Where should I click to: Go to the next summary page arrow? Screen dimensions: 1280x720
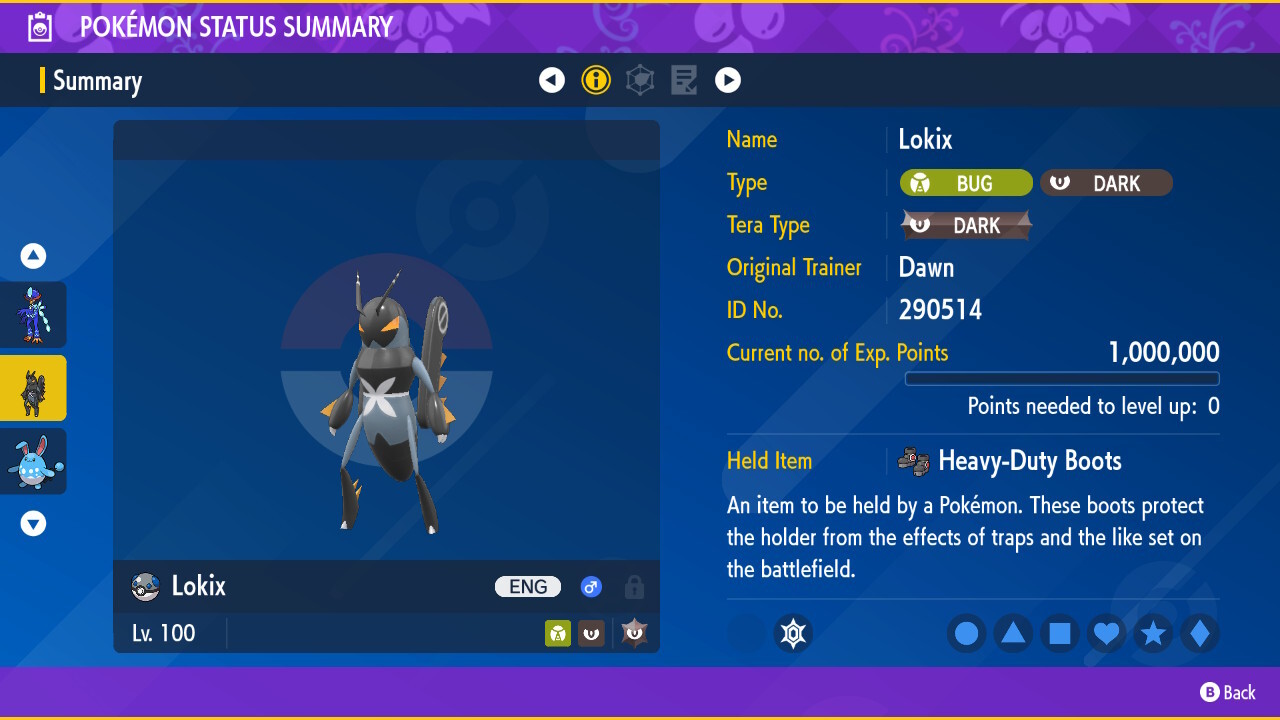(x=728, y=80)
